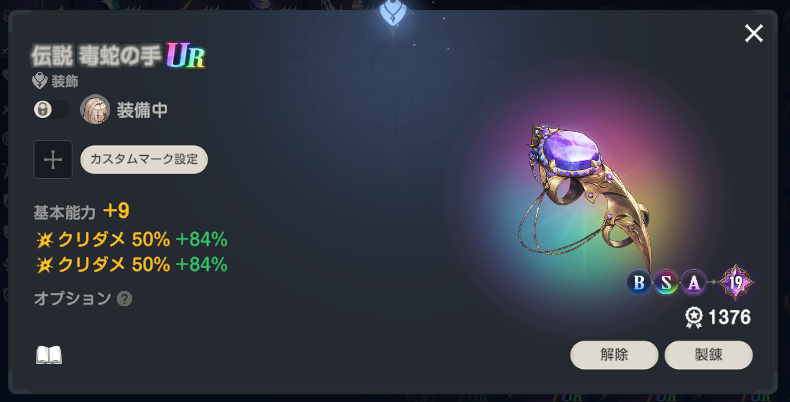Close the item detail popup
The width and height of the screenshot is (790, 402).
754,34
